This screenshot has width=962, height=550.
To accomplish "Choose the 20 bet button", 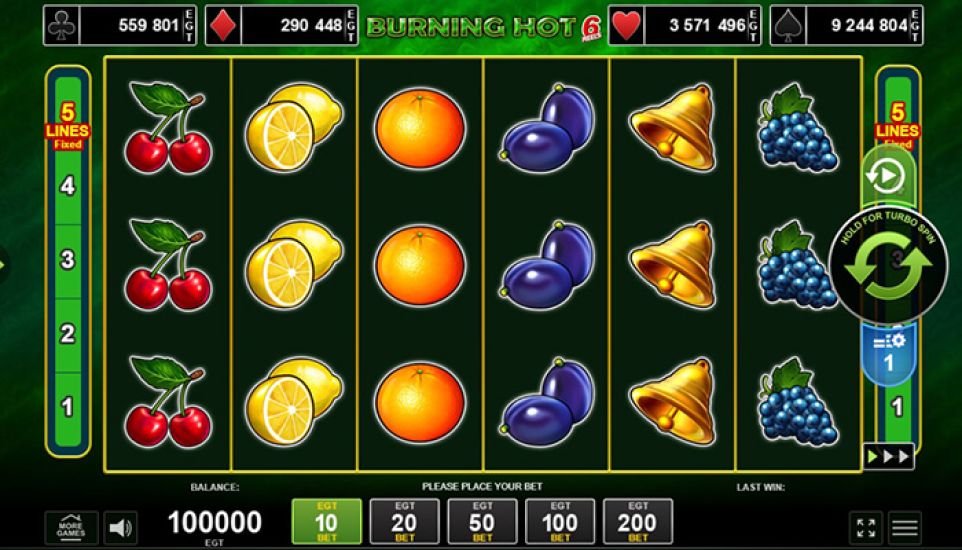I will (x=404, y=522).
